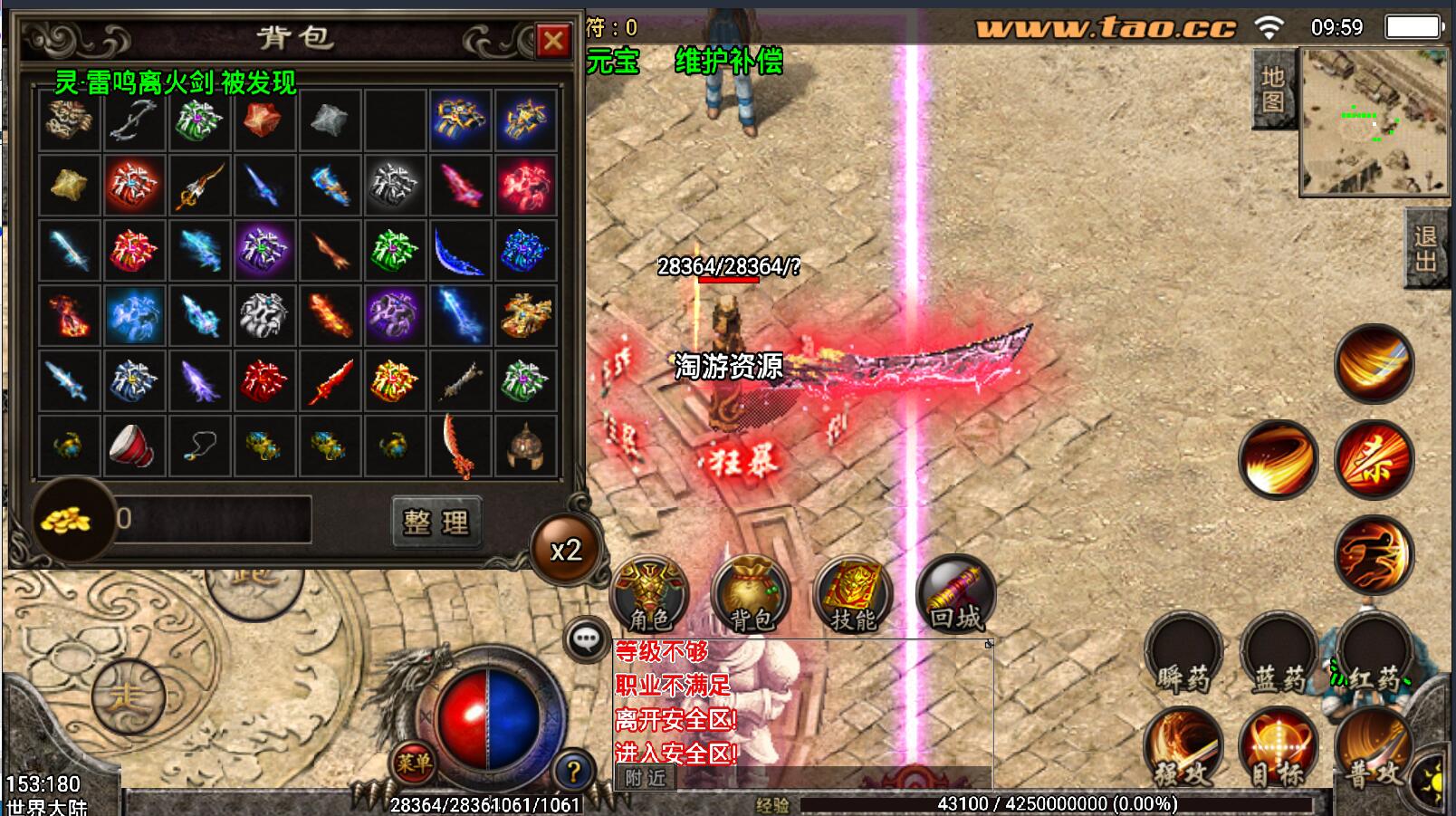Open the 背包 bag icon
Image resolution: width=1456 pixels, height=816 pixels.
click(x=751, y=595)
